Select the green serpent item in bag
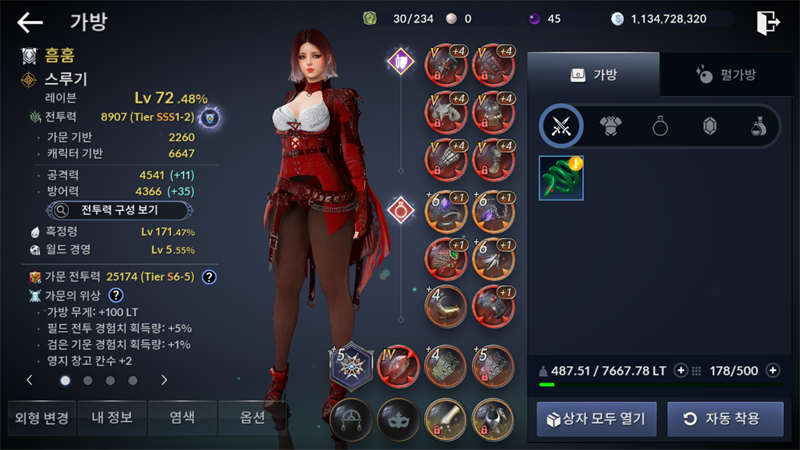800x450 pixels. [x=561, y=177]
